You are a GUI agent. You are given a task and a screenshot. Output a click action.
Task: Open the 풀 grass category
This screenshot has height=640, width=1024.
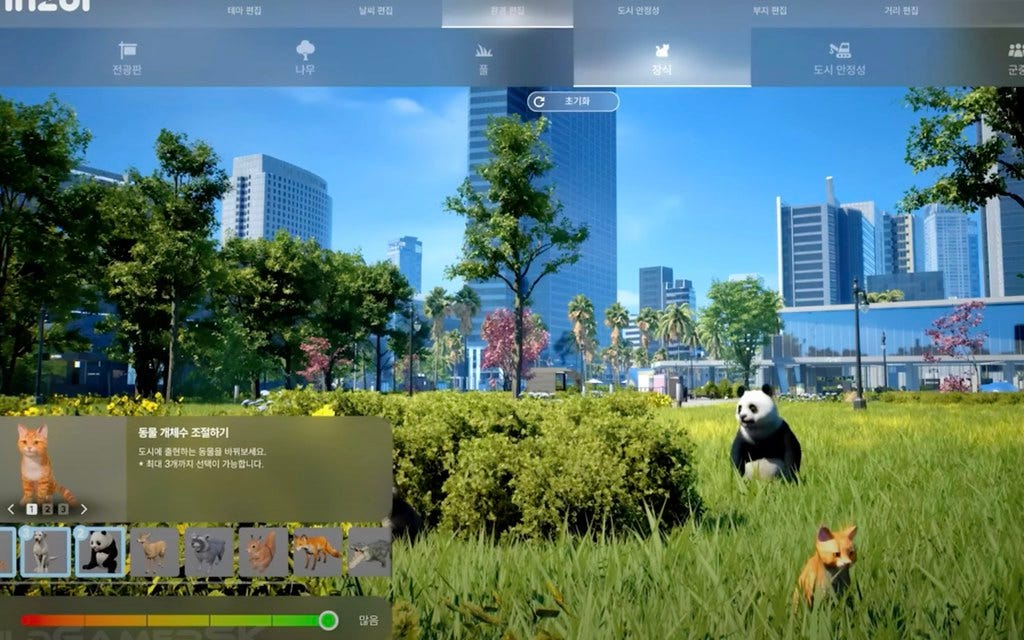[x=483, y=58]
